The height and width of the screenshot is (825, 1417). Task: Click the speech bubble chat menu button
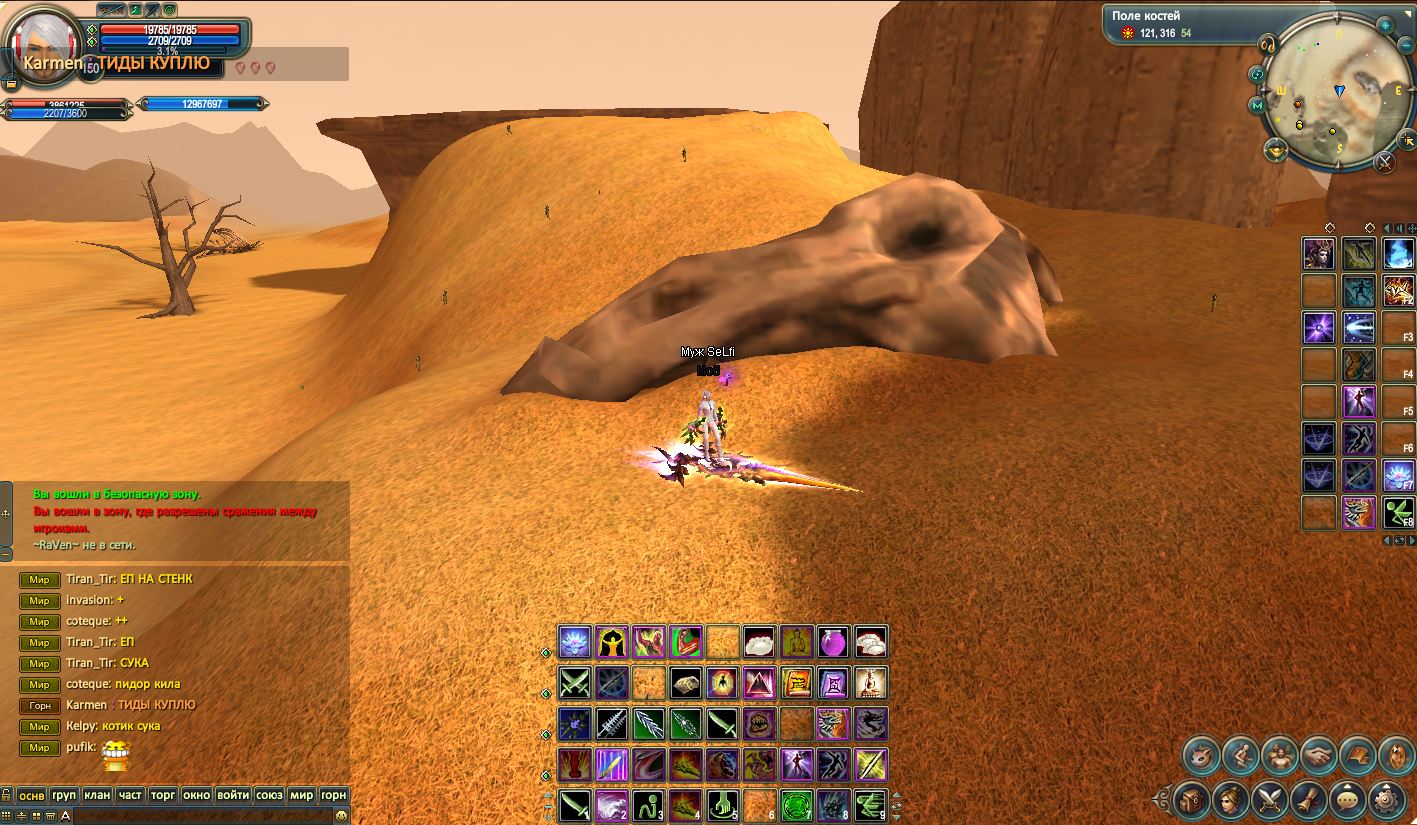tap(1346, 799)
